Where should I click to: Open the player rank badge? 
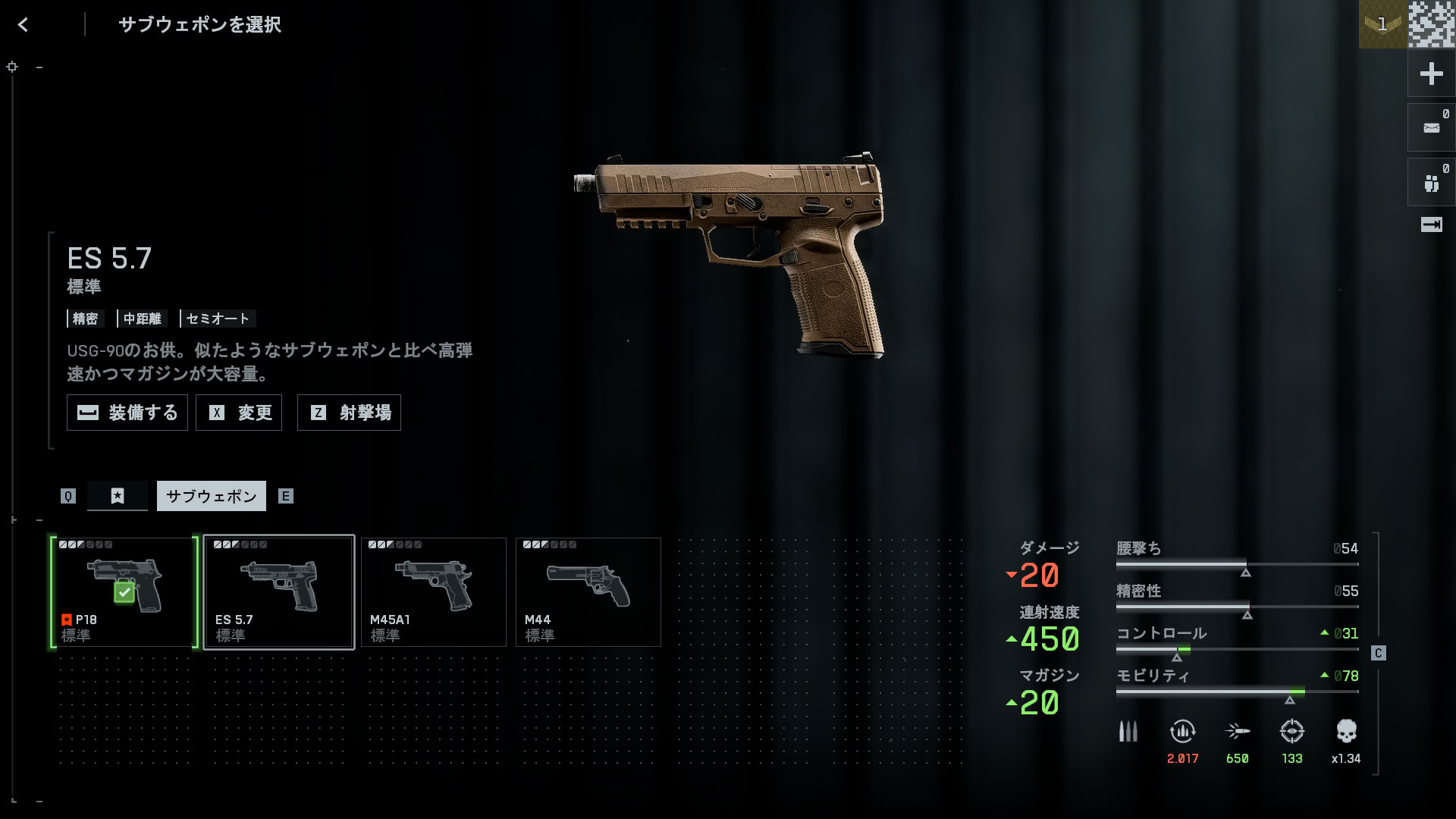pyautogui.click(x=1382, y=24)
